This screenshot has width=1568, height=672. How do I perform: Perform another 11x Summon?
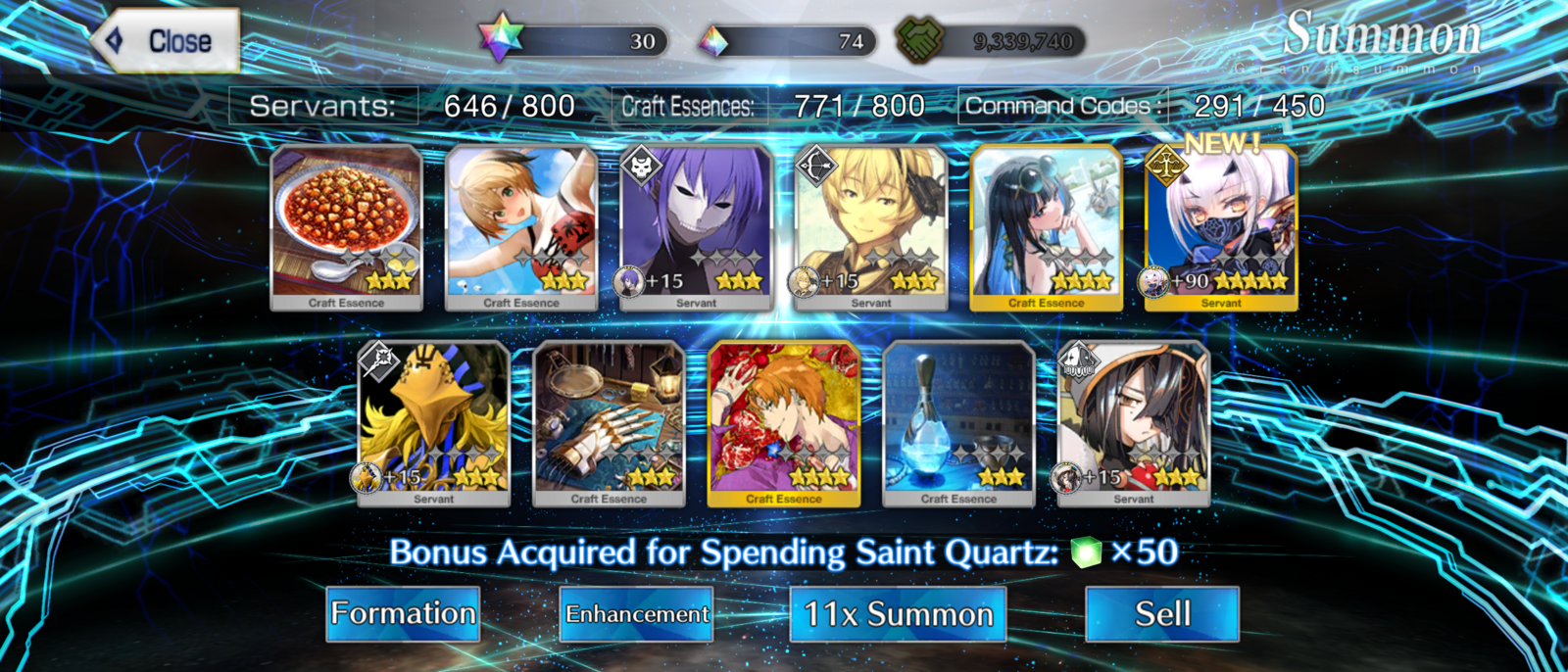click(898, 614)
